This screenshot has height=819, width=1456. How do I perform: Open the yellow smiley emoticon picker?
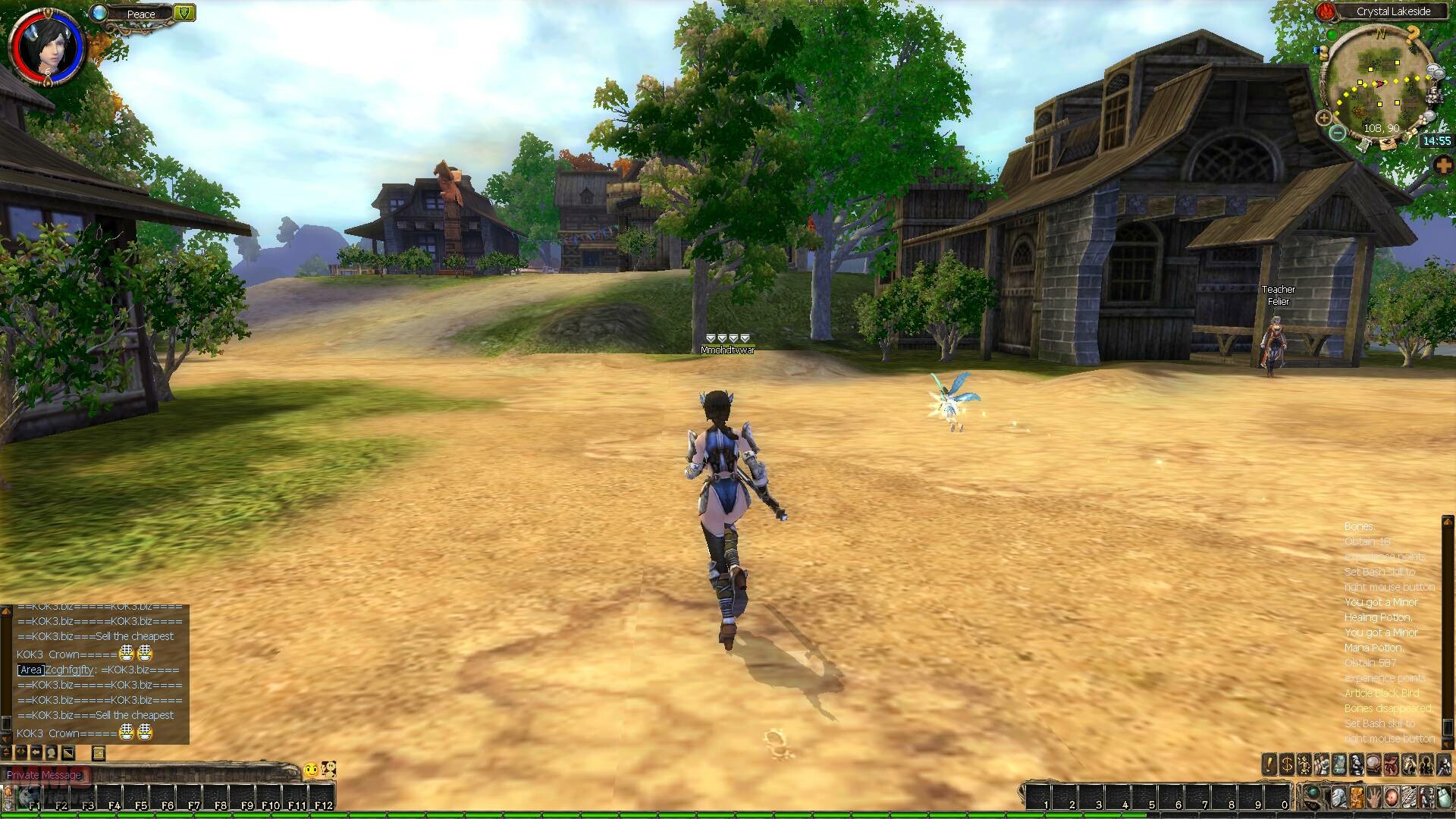[x=311, y=771]
